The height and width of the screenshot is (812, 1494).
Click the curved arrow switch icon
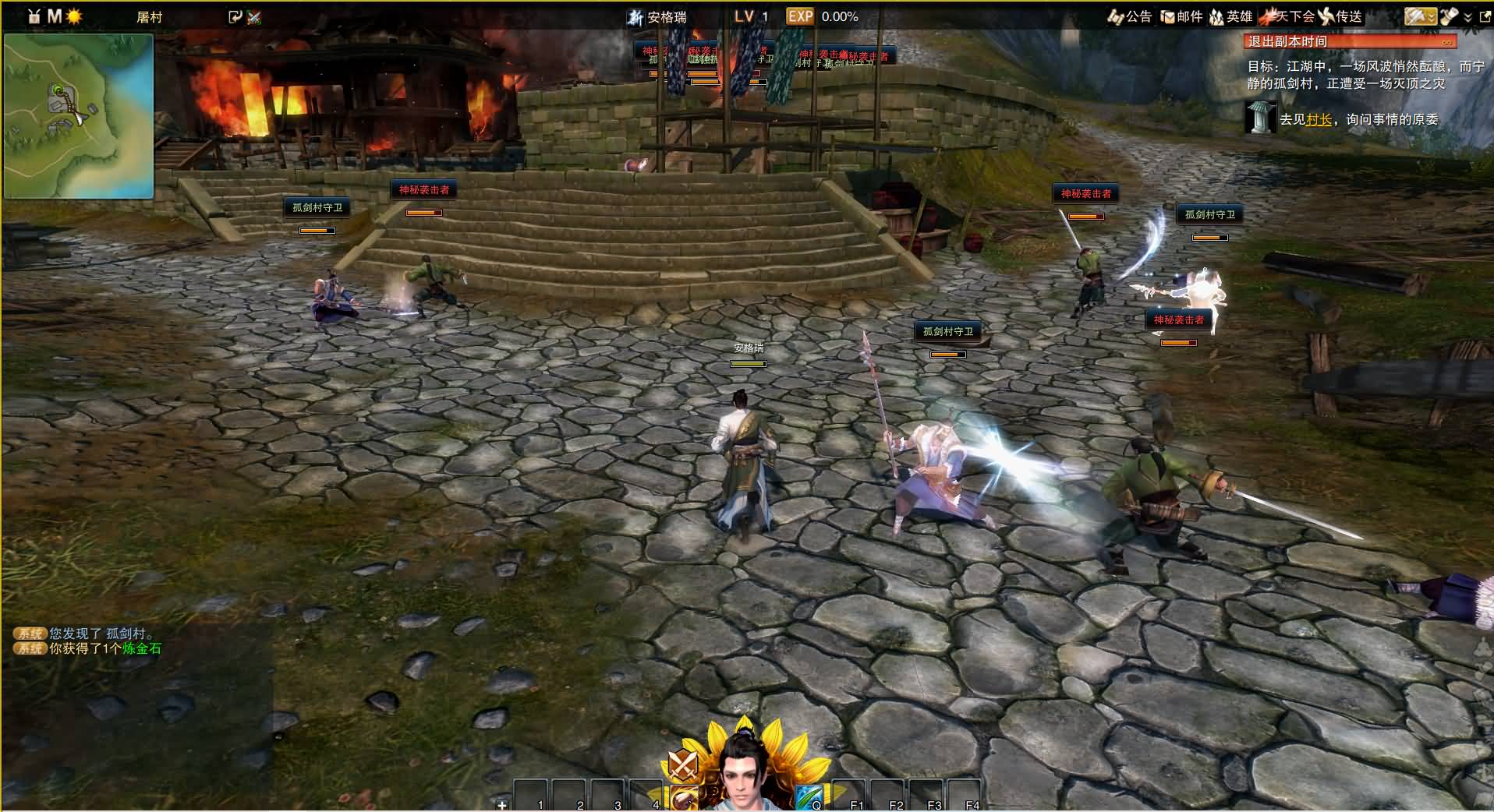[x=235, y=16]
